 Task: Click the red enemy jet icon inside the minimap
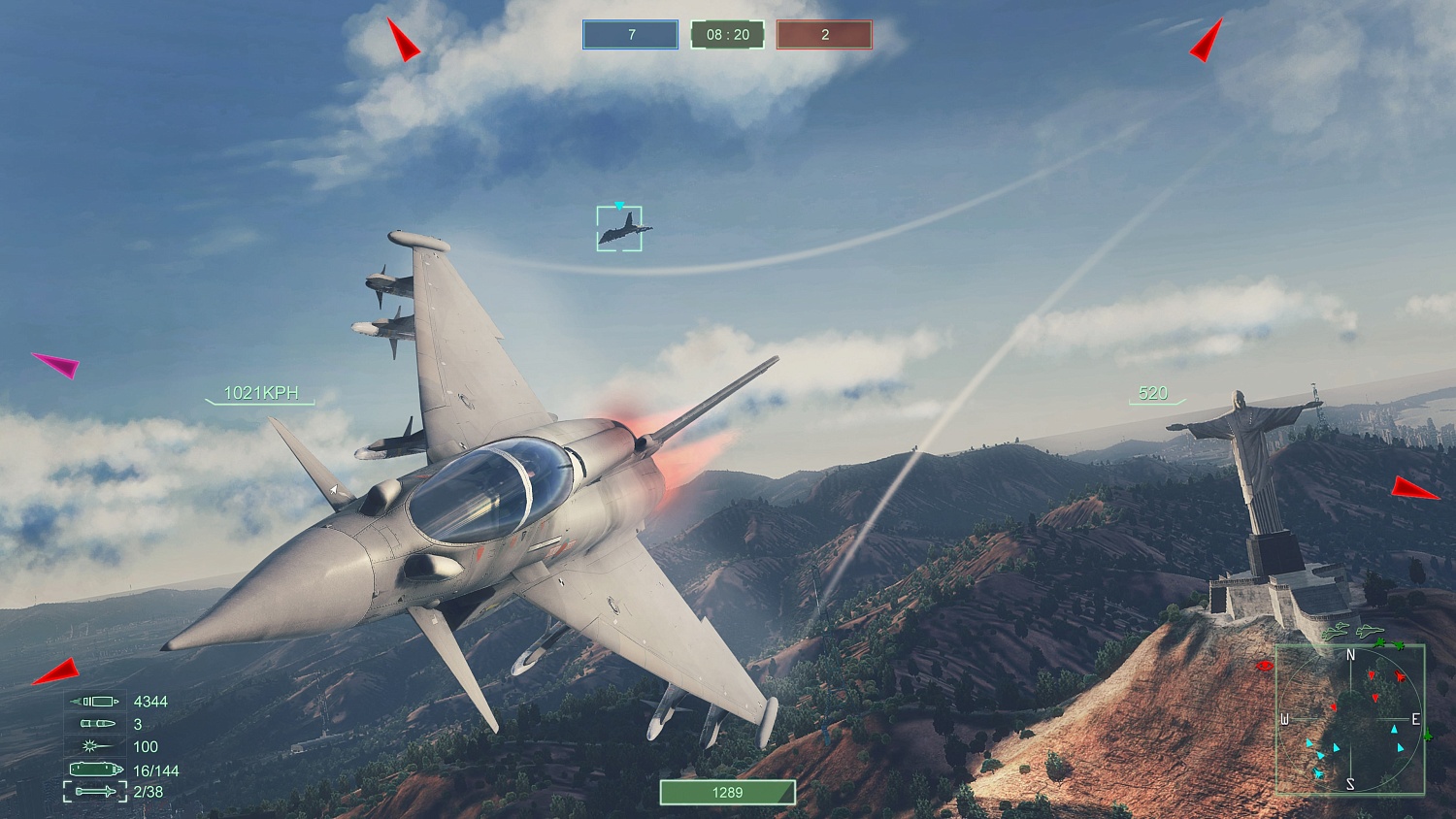(1400, 675)
